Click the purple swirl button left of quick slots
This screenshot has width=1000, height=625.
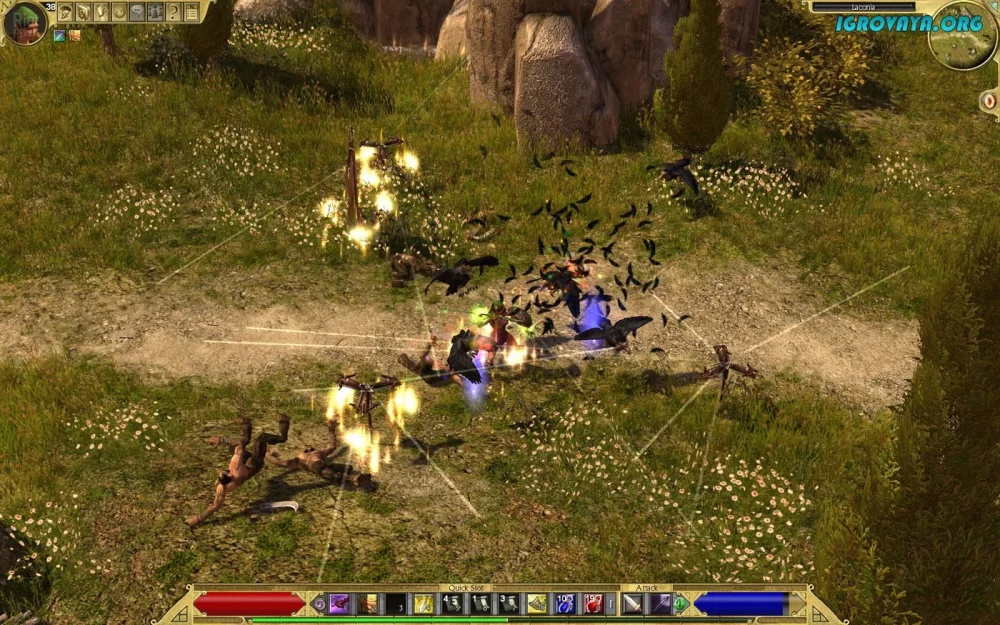coord(319,604)
